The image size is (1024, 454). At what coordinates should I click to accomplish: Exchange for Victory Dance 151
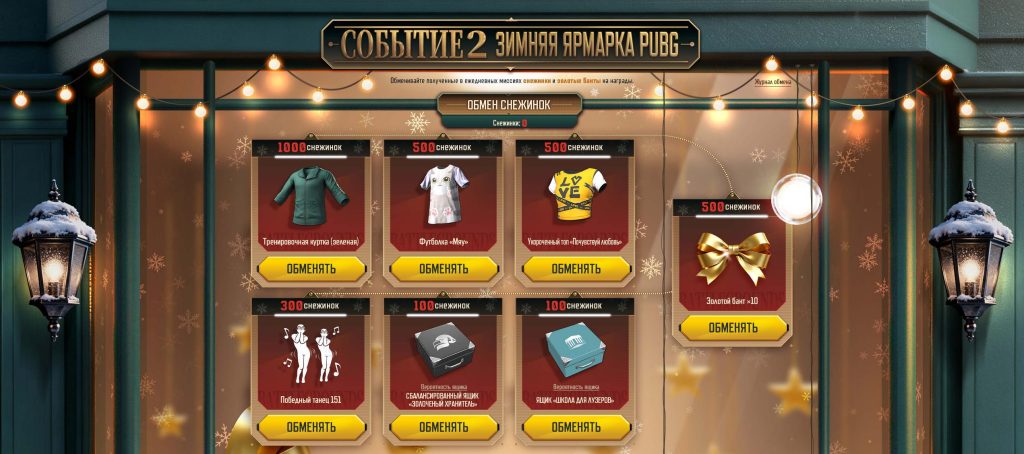tap(311, 427)
